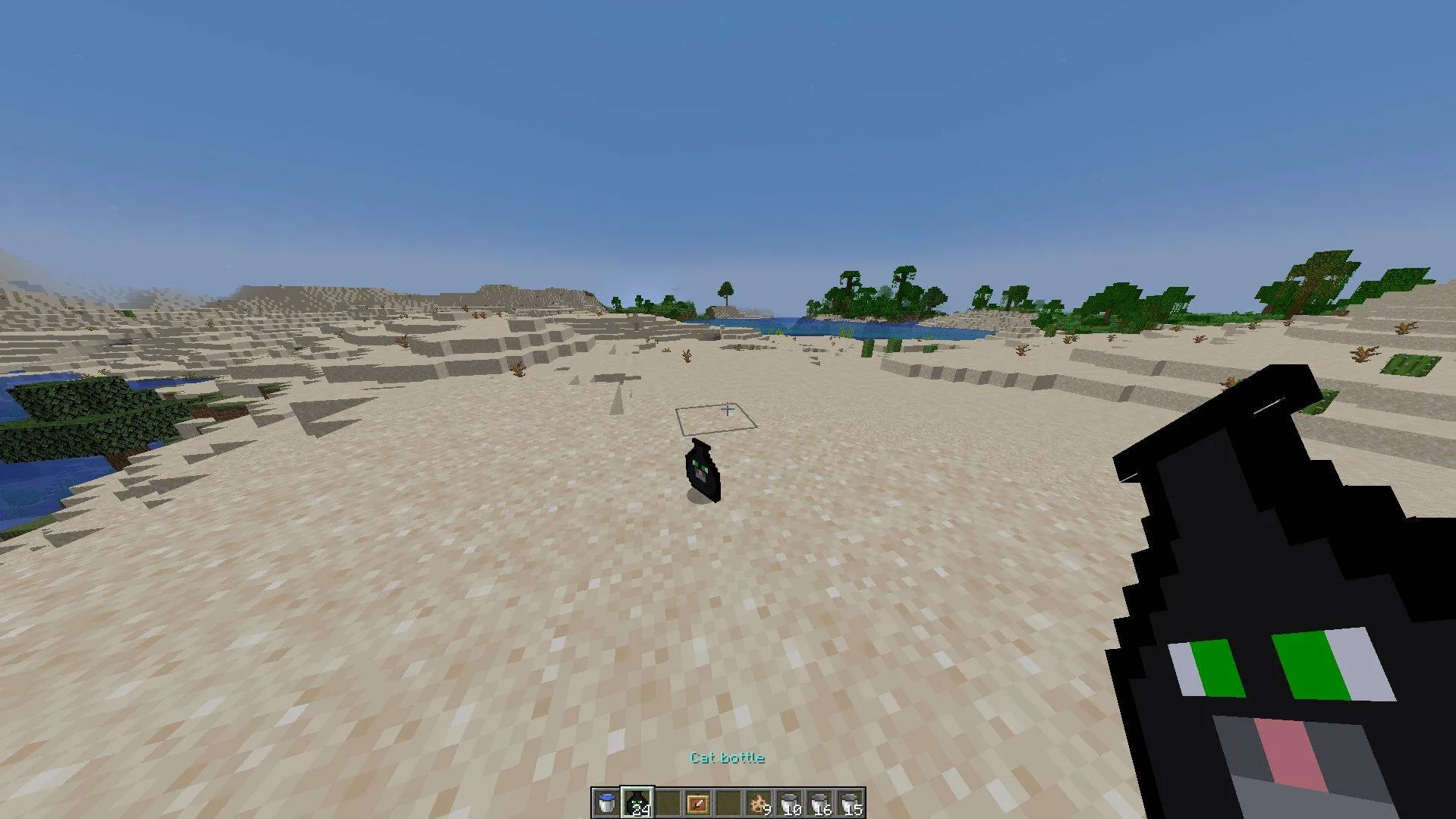Select the water bucket in the first hotbar slot
The width and height of the screenshot is (1456, 819).
pyautogui.click(x=606, y=802)
